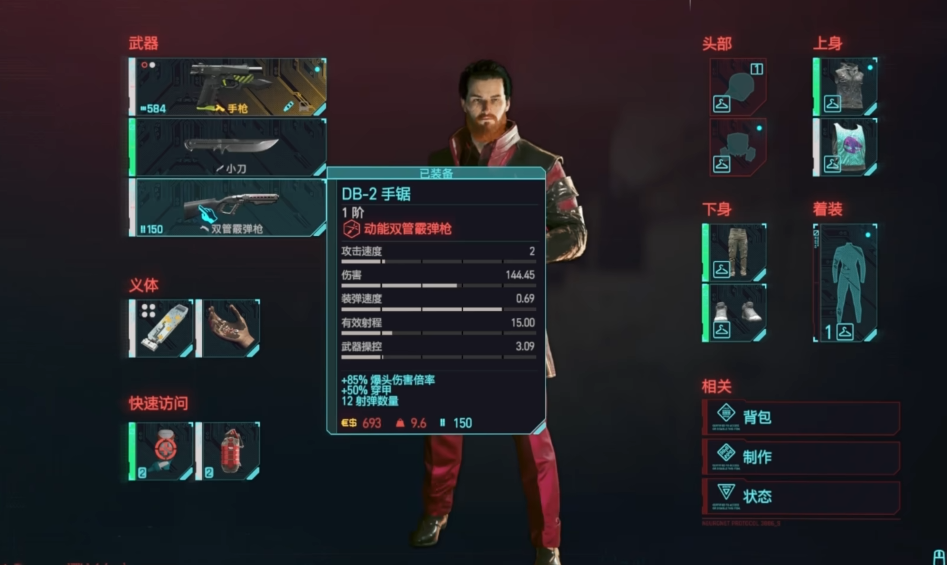Choose the 小刀 knife weapon slot
Viewport: 947px width, 565px height.
pyautogui.click(x=228, y=147)
